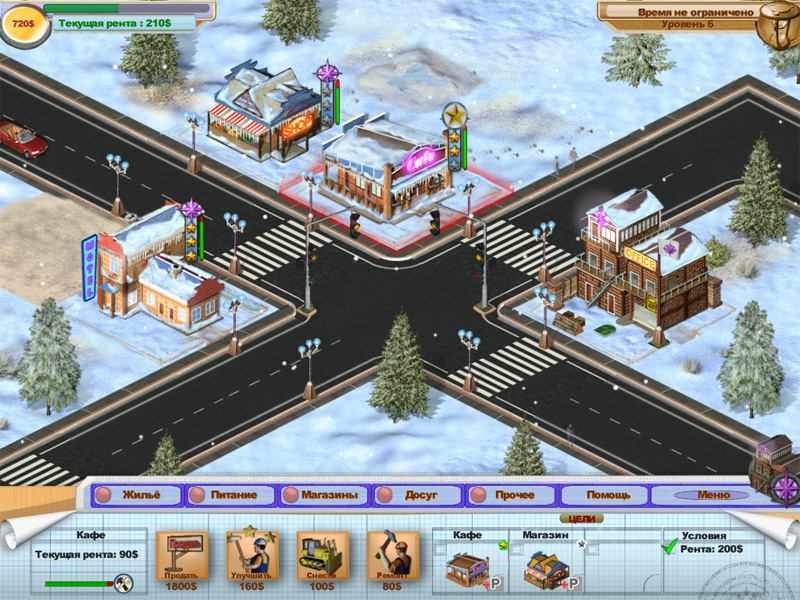Repair the cafe with the Ремонт hammer
Image resolution: width=800 pixels, height=600 pixels.
392,556
